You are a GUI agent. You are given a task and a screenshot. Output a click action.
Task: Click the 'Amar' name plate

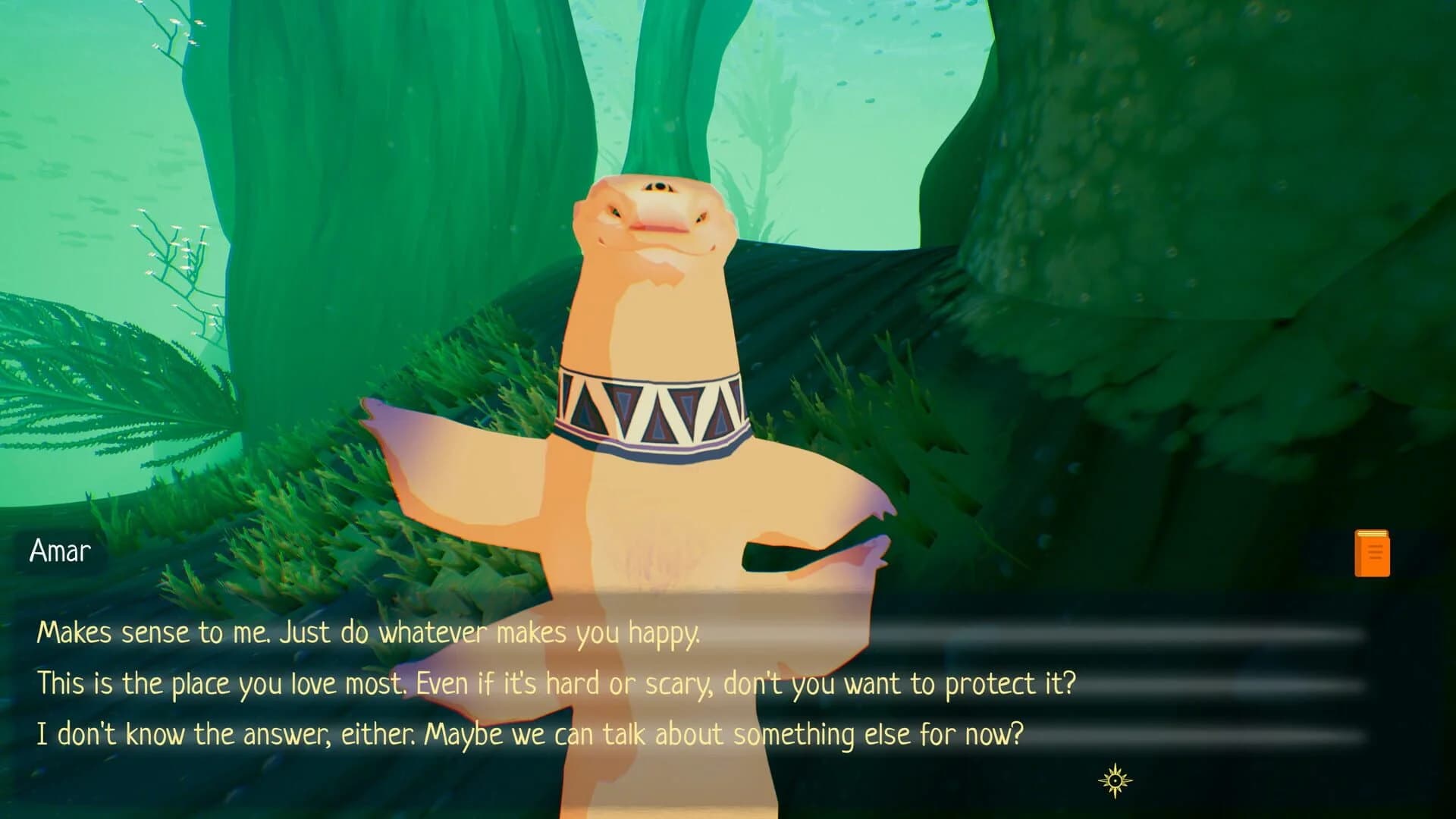pos(61,551)
